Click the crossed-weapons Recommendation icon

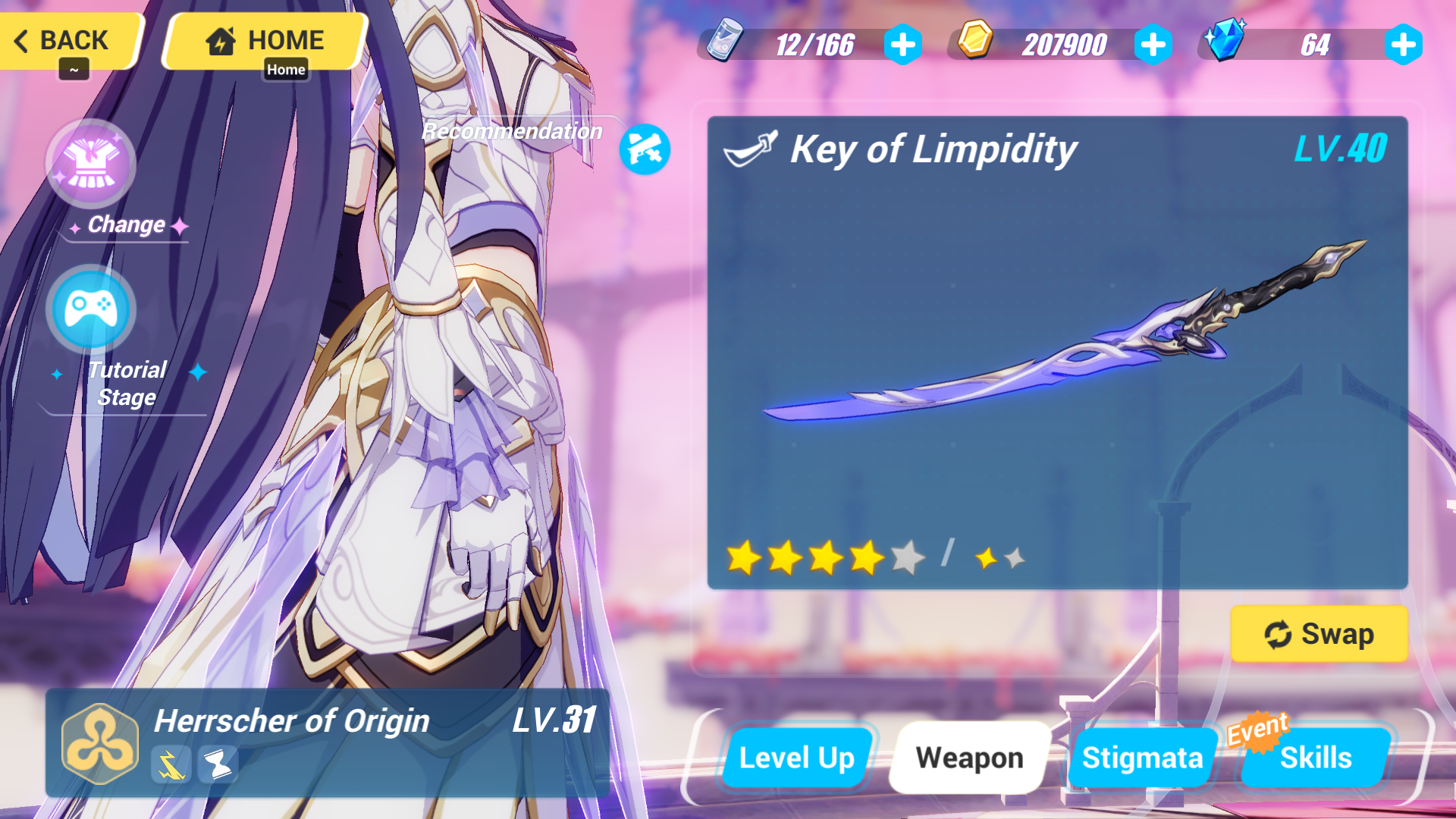coord(645,149)
